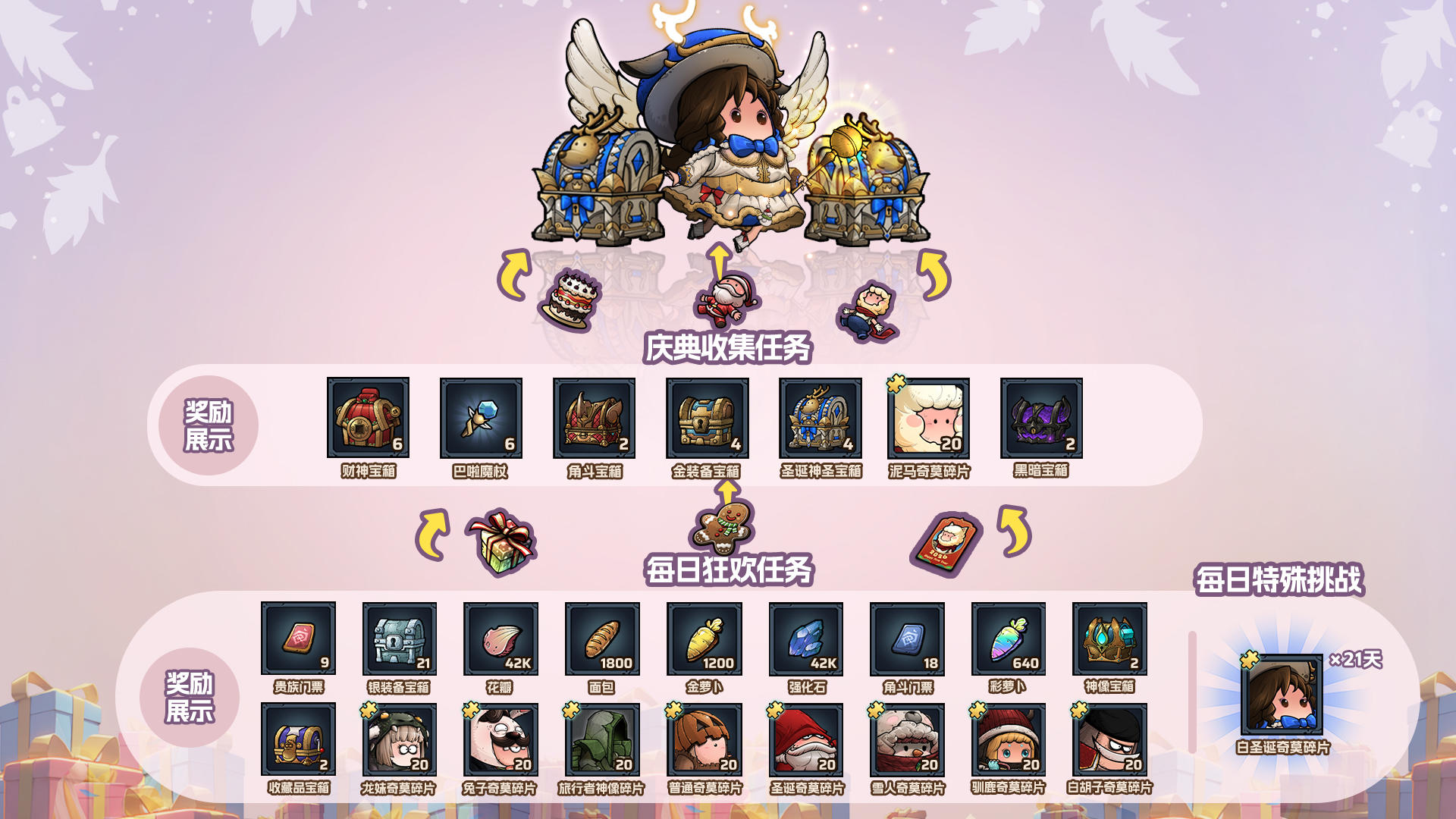
Task: Click the 彩萝卜 rainbow carrot icon
Action: (1007, 641)
